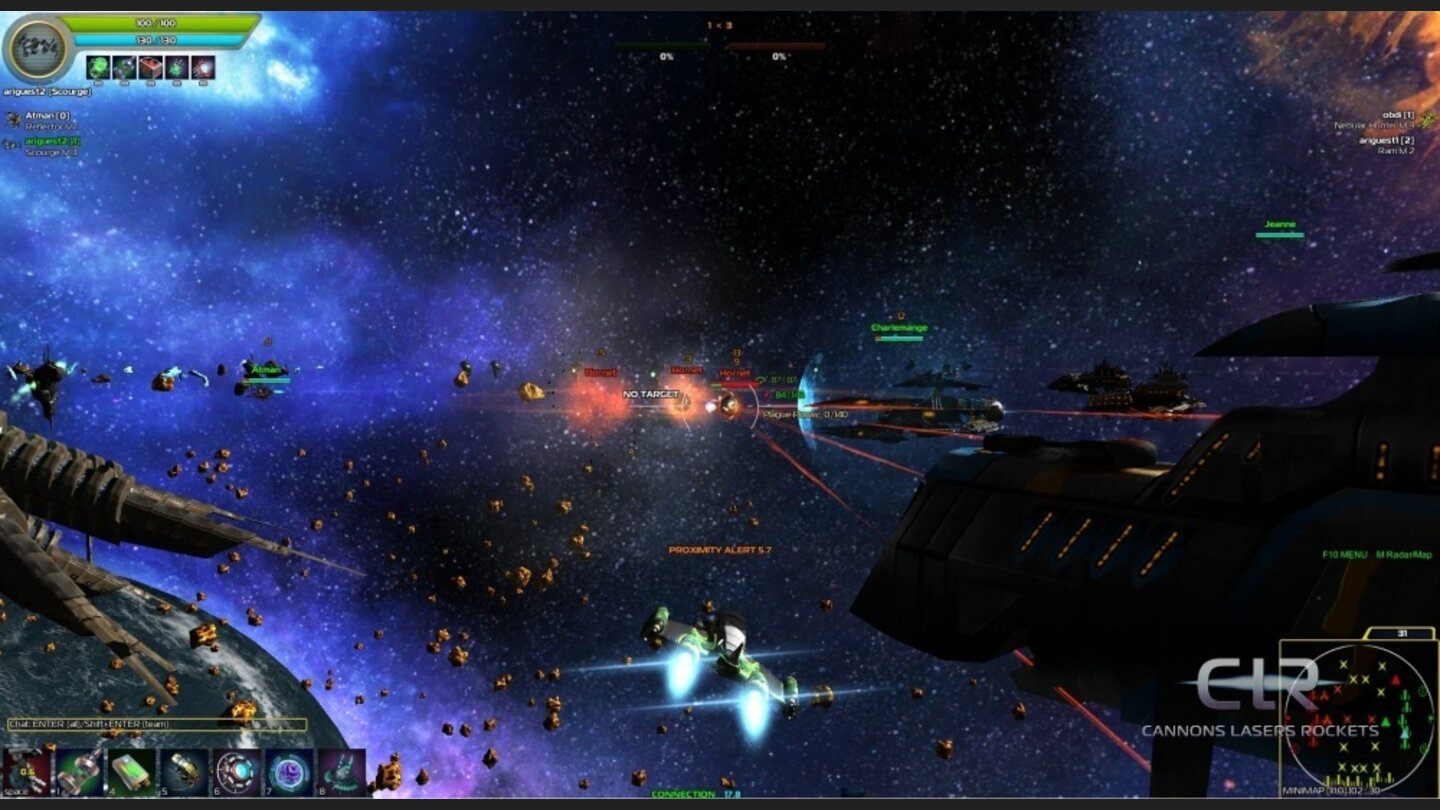Activate the green repair ability icon
The width and height of the screenshot is (1440, 810).
coord(96,67)
